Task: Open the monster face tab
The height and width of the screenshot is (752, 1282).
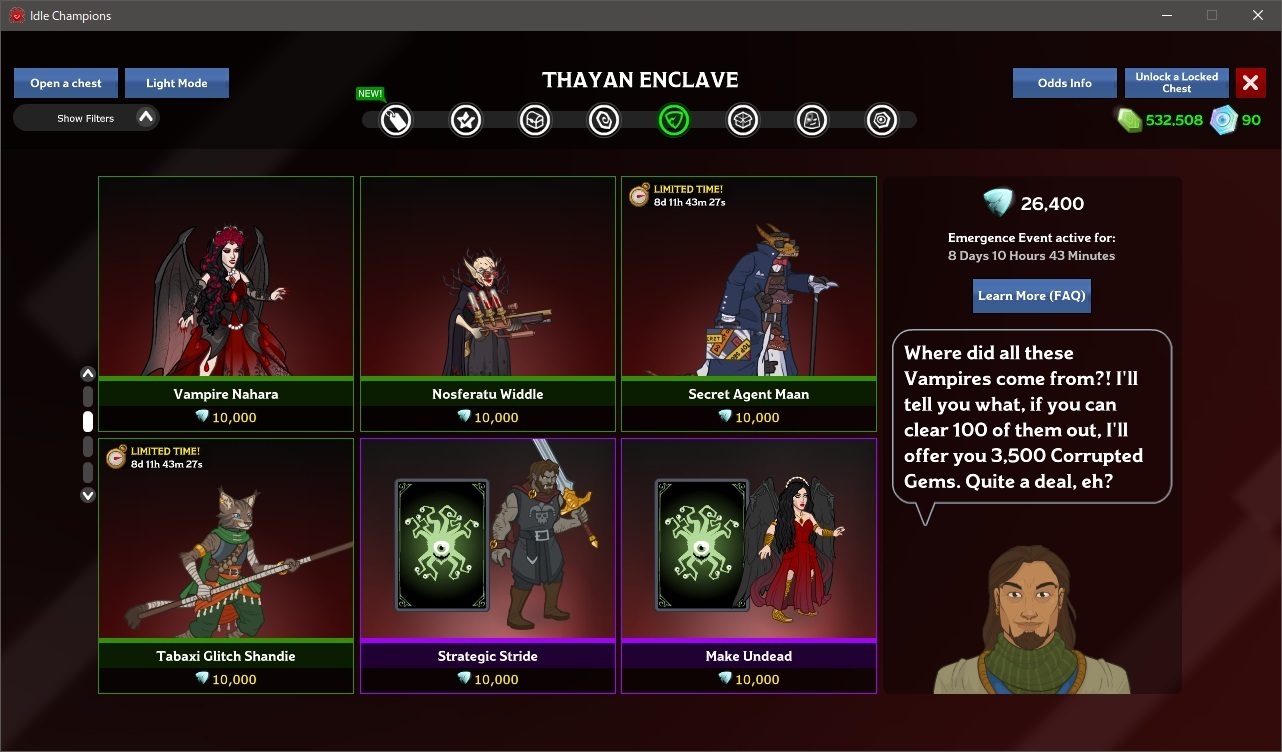Action: [x=812, y=121]
